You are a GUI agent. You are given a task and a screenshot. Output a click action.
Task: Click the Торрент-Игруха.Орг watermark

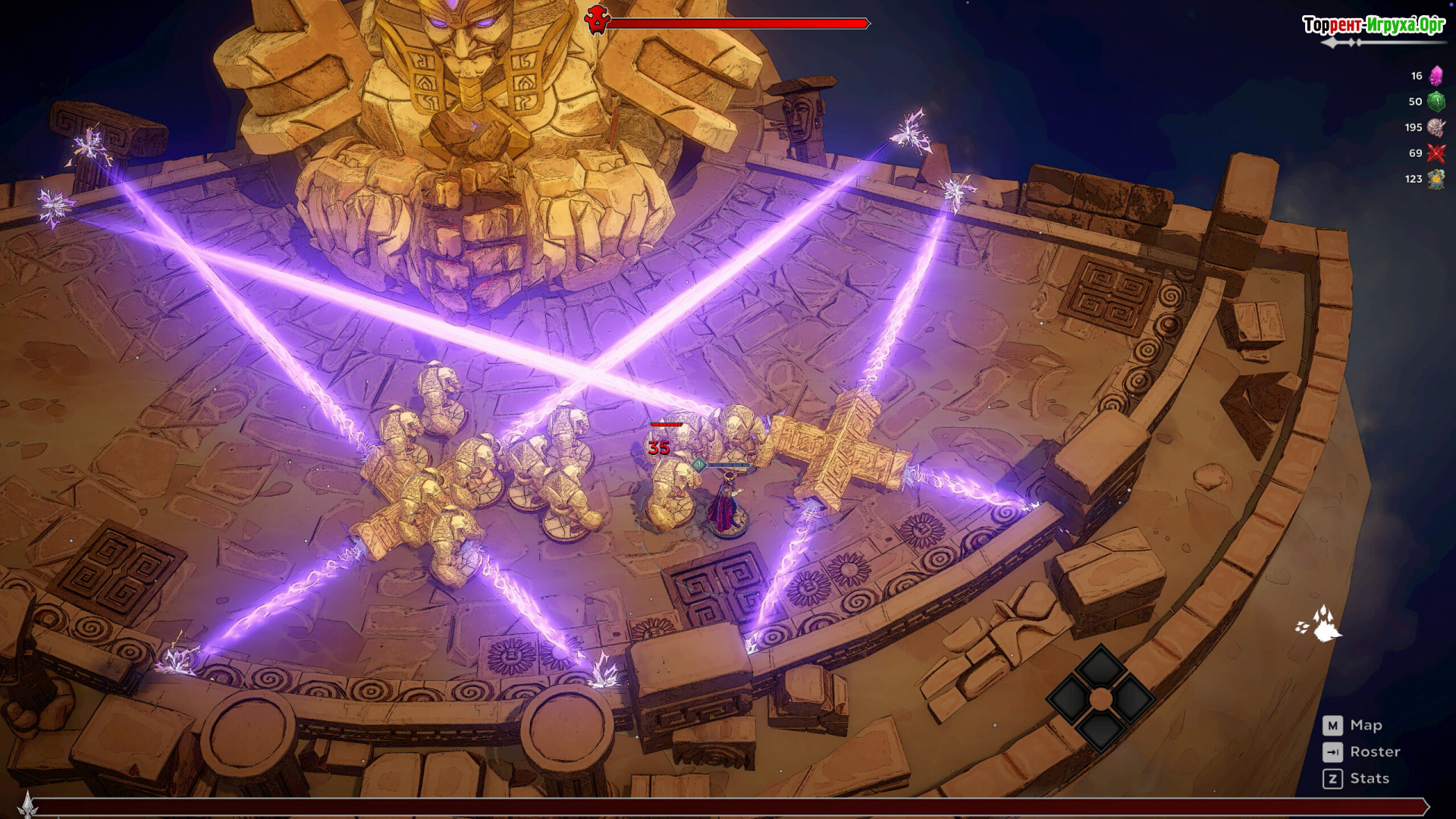[x=1373, y=25]
